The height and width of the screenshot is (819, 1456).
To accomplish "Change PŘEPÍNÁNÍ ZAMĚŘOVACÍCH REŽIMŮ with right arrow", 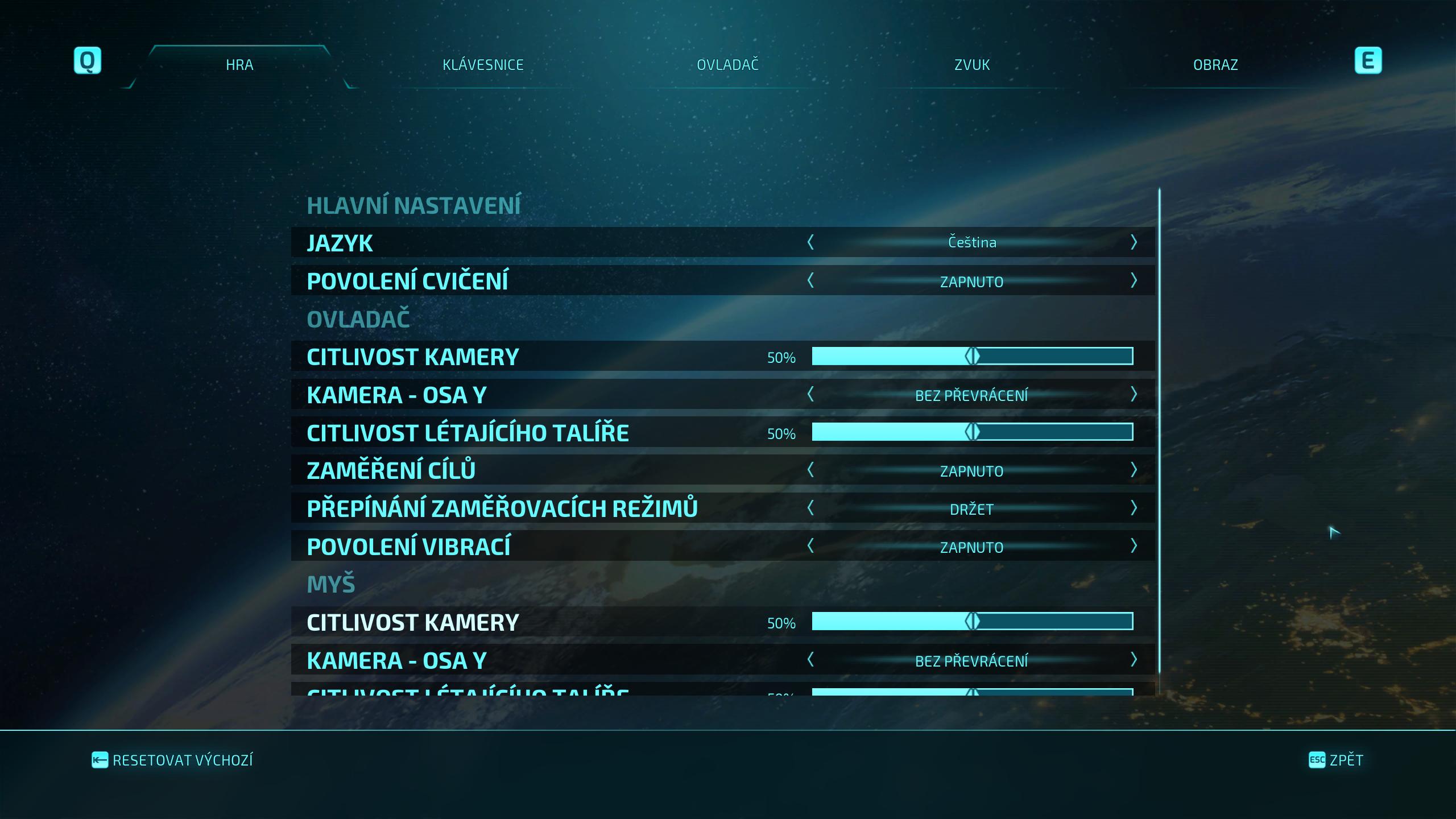I will pyautogui.click(x=1133, y=508).
